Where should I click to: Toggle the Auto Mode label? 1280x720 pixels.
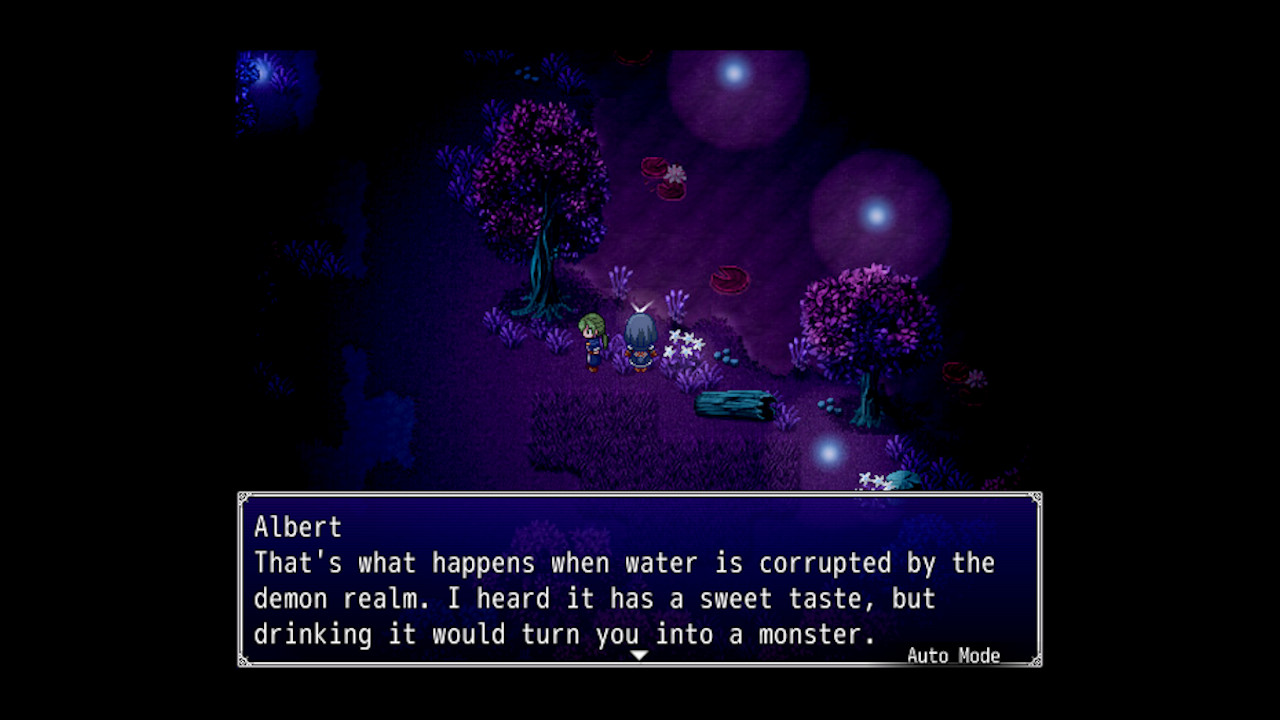(x=952, y=656)
